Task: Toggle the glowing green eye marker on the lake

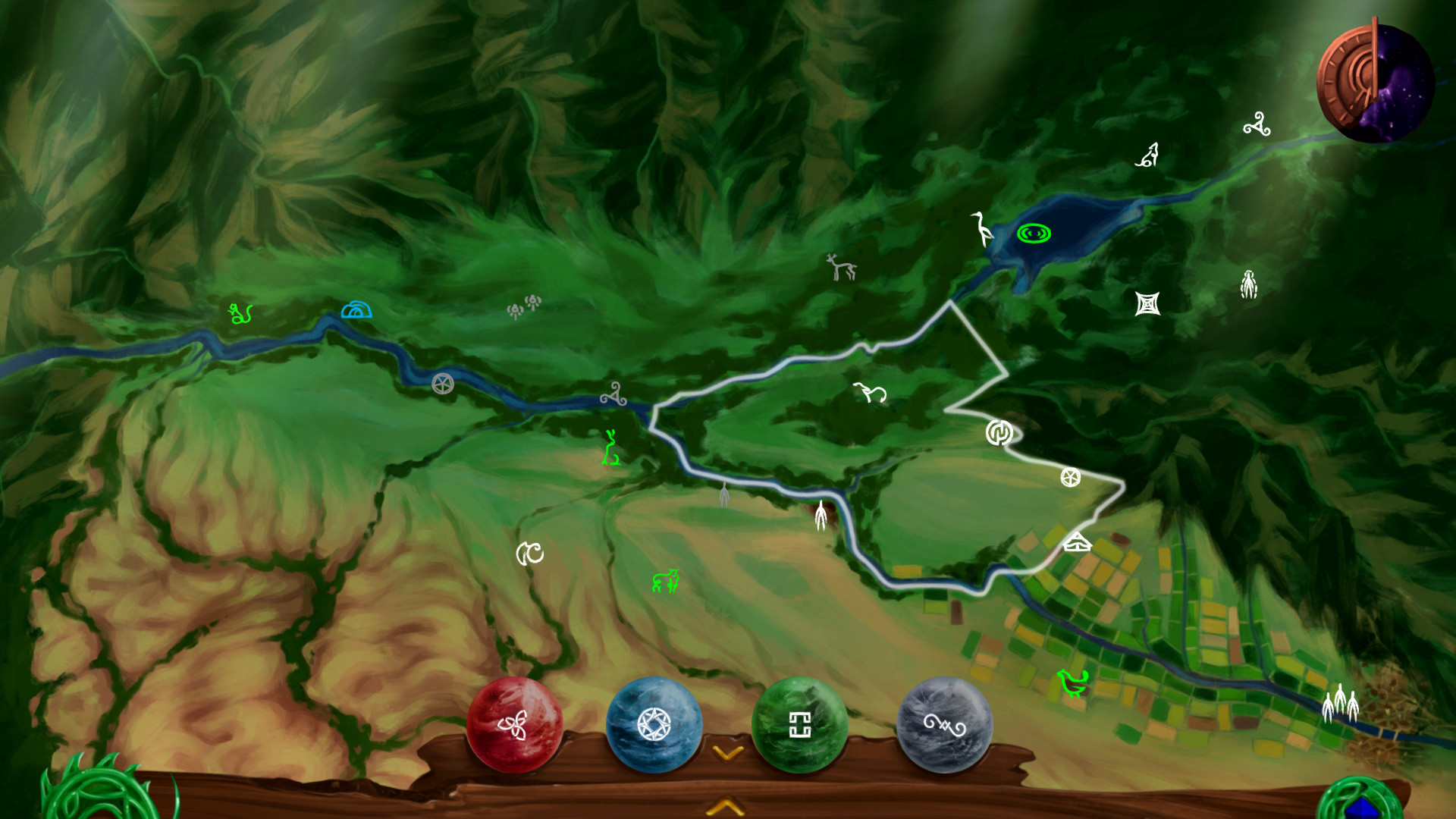Action: click(x=1034, y=234)
